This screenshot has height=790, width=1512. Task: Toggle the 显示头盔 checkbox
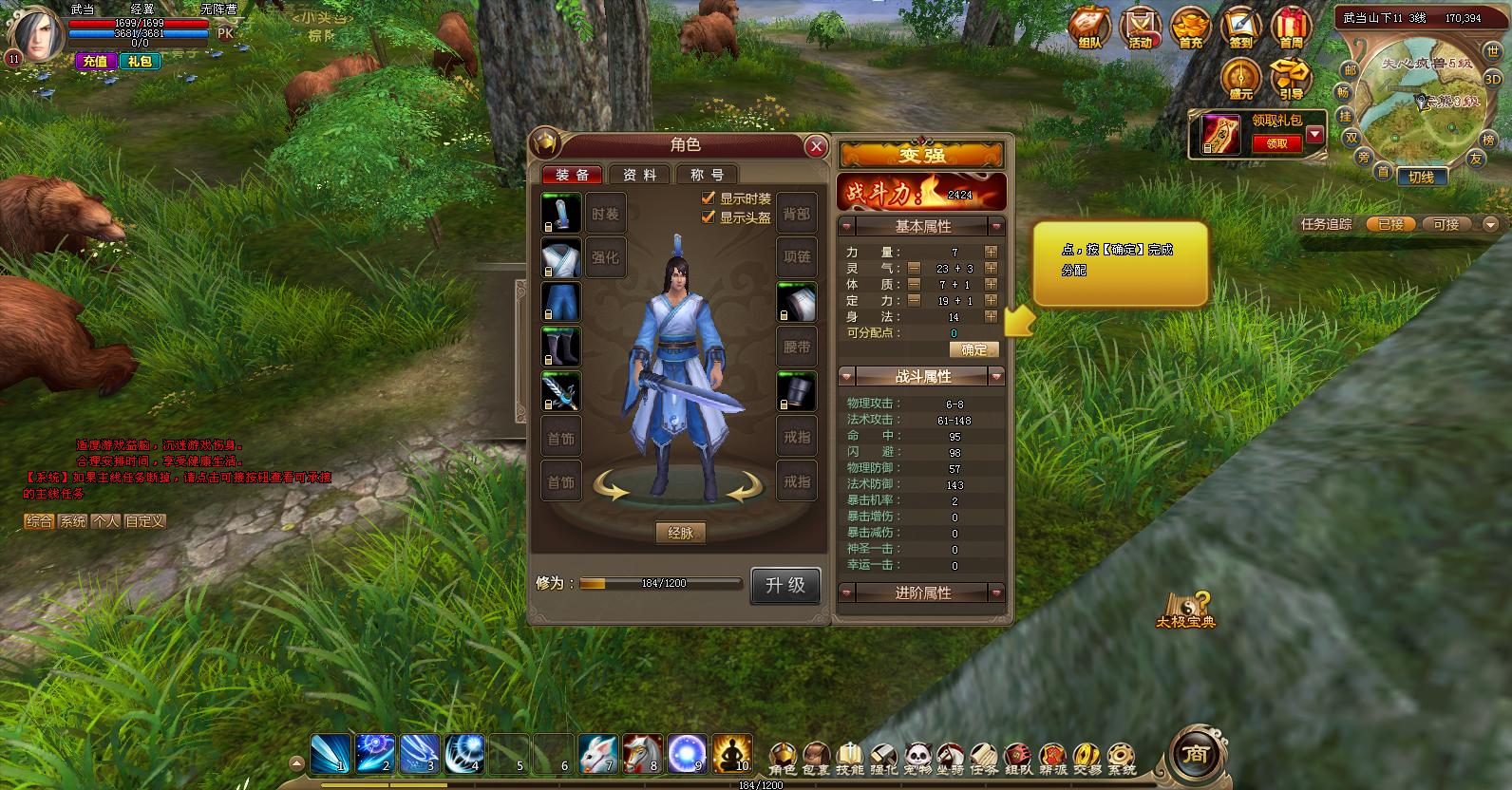(x=708, y=217)
